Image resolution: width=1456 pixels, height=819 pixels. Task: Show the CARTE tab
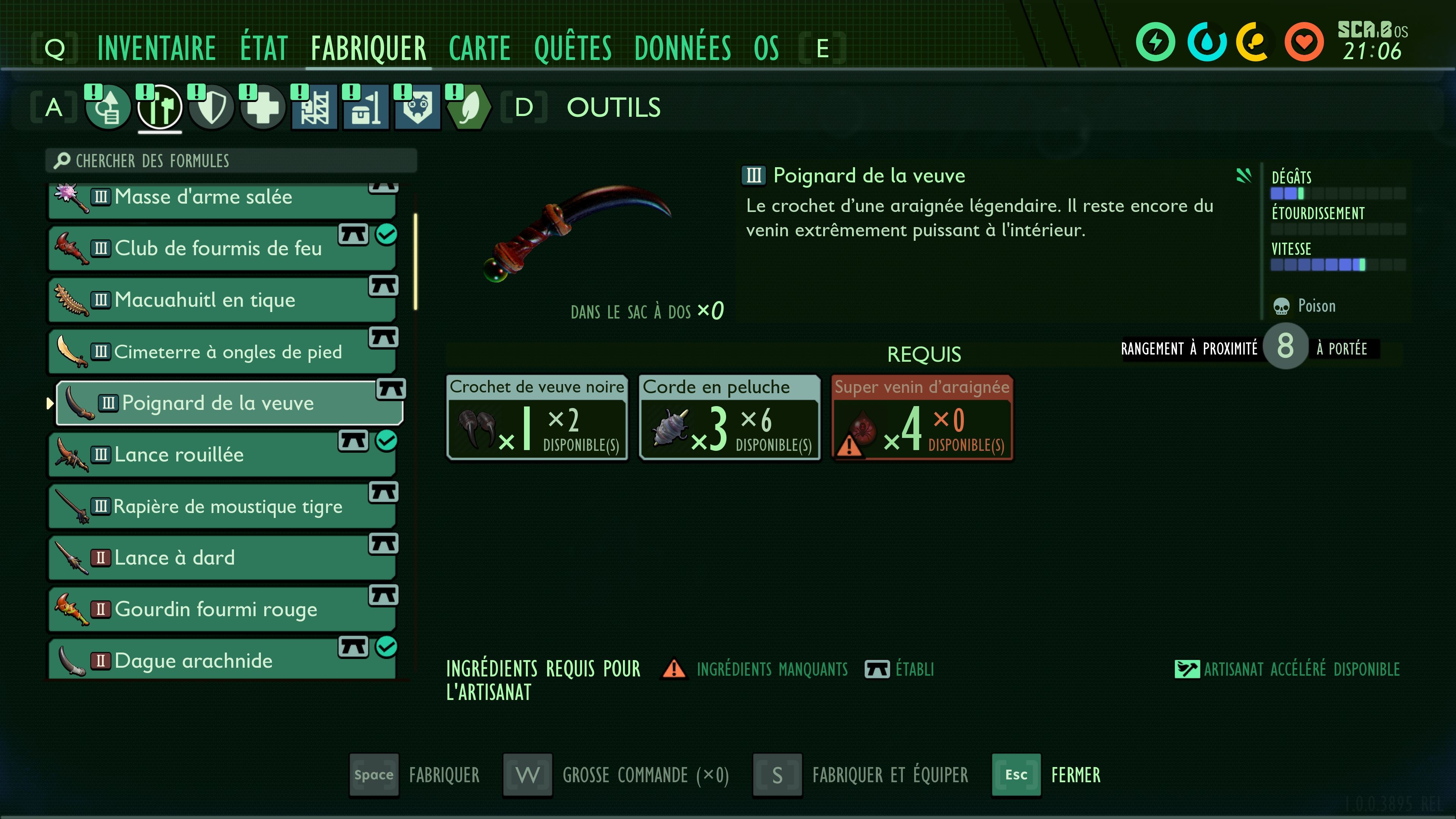coord(479,48)
